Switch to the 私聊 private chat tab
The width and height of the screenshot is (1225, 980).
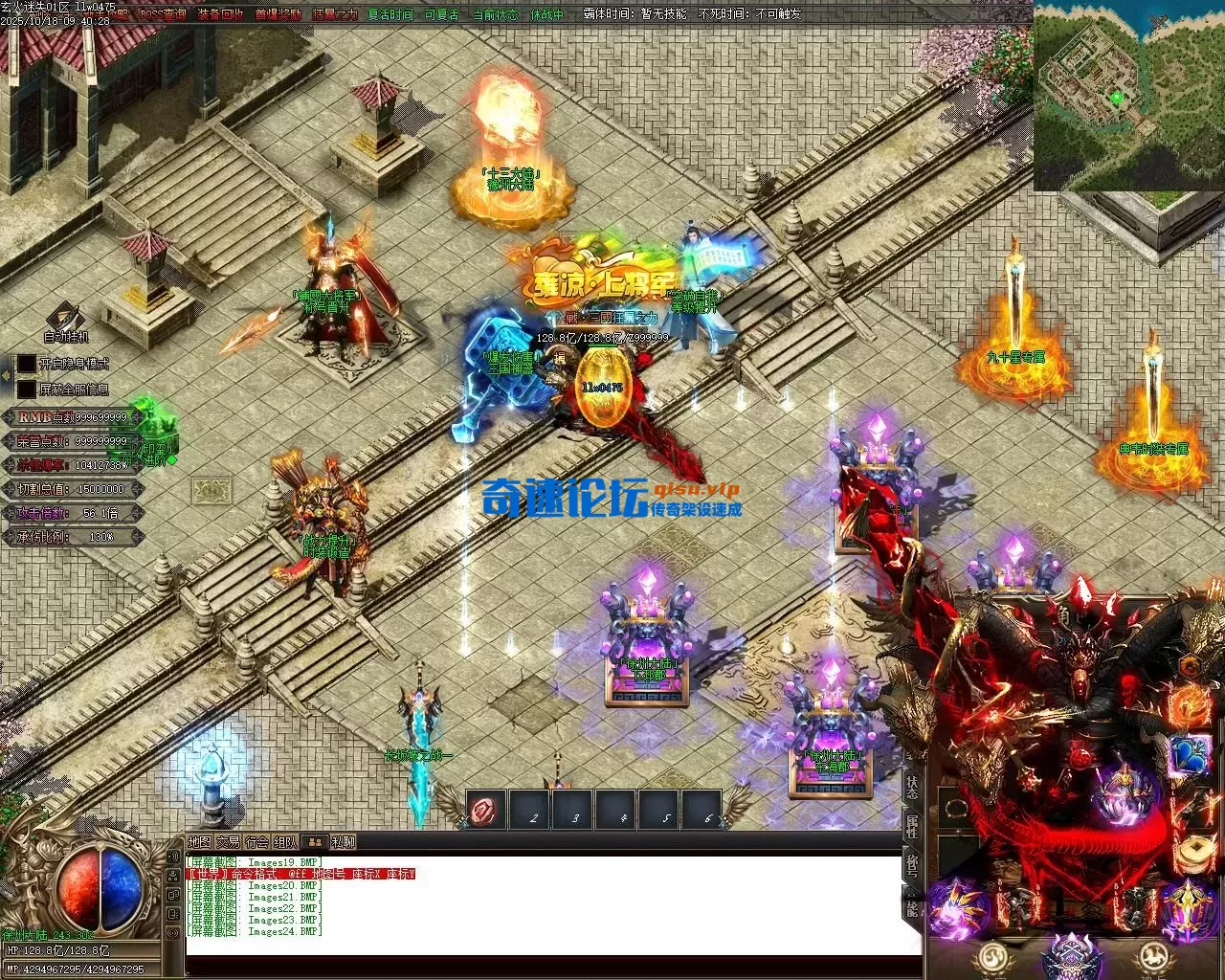(x=343, y=842)
